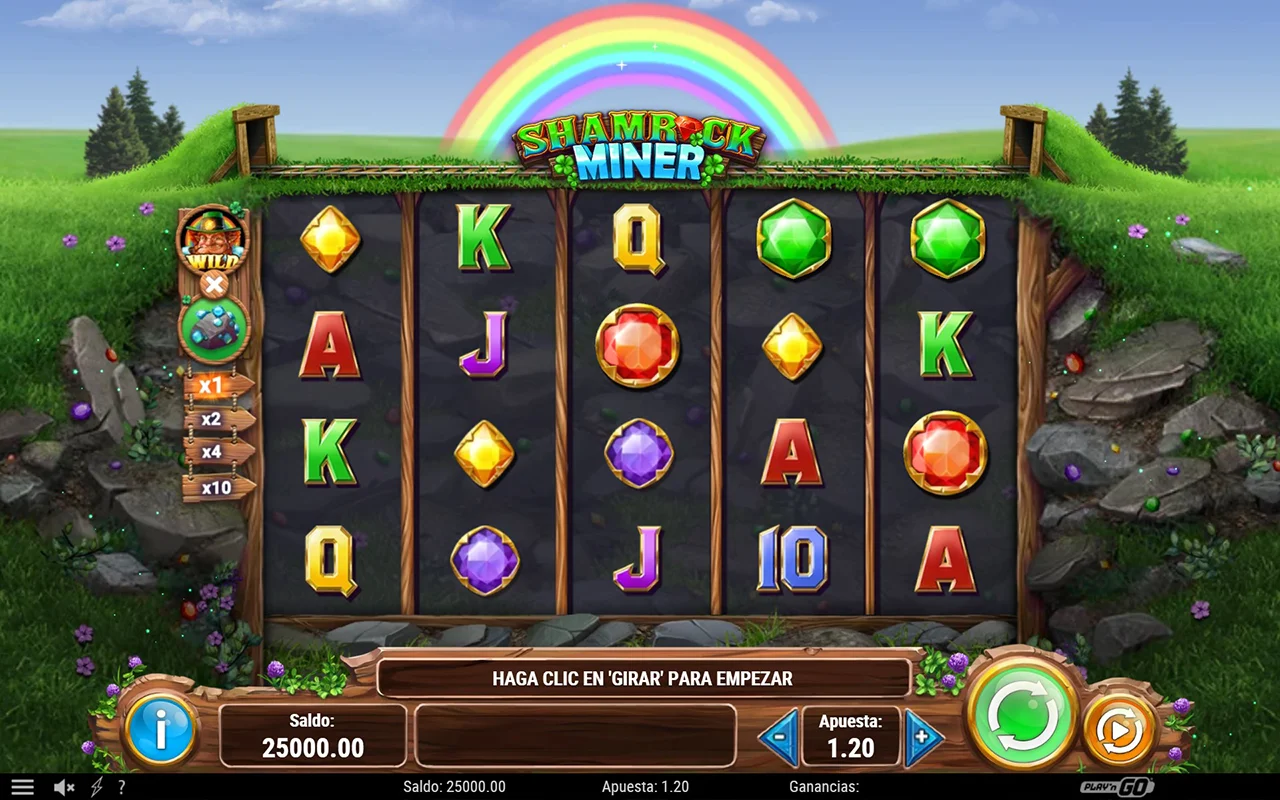Toggle the muted sound speaker icon
Viewport: 1280px width, 800px height.
pyautogui.click(x=64, y=787)
